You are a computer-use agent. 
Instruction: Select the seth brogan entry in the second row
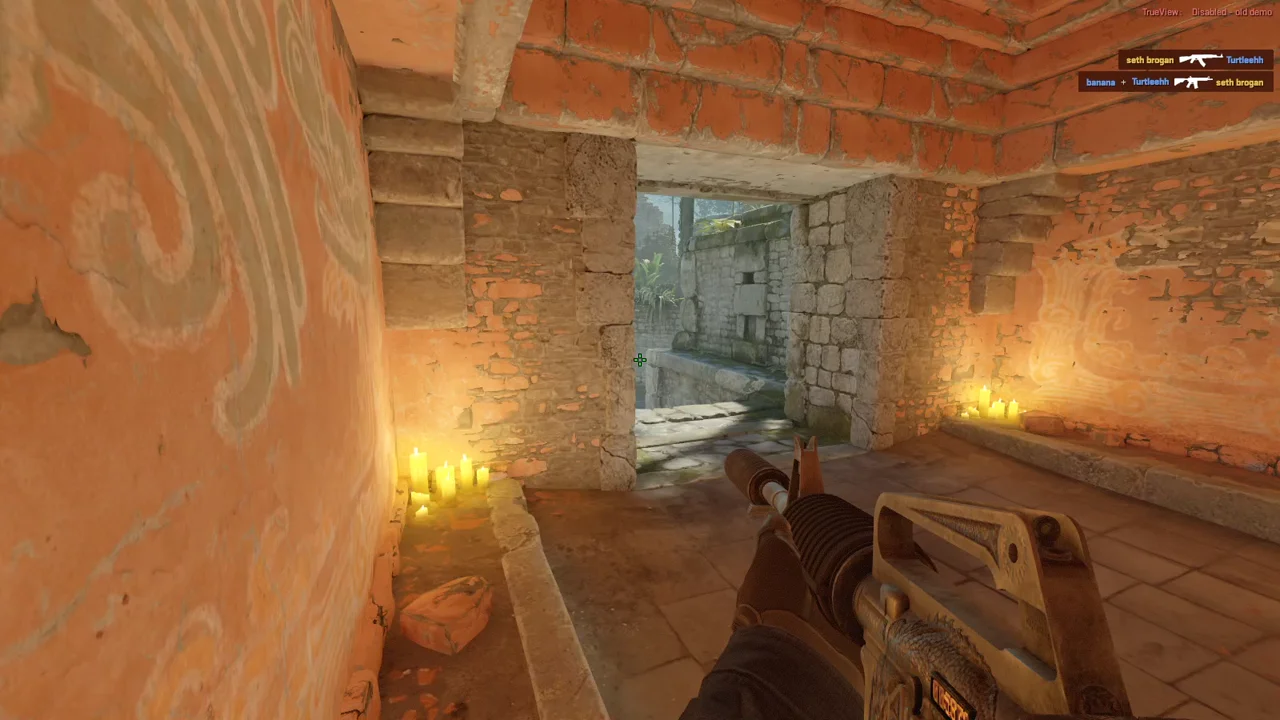tap(1240, 82)
